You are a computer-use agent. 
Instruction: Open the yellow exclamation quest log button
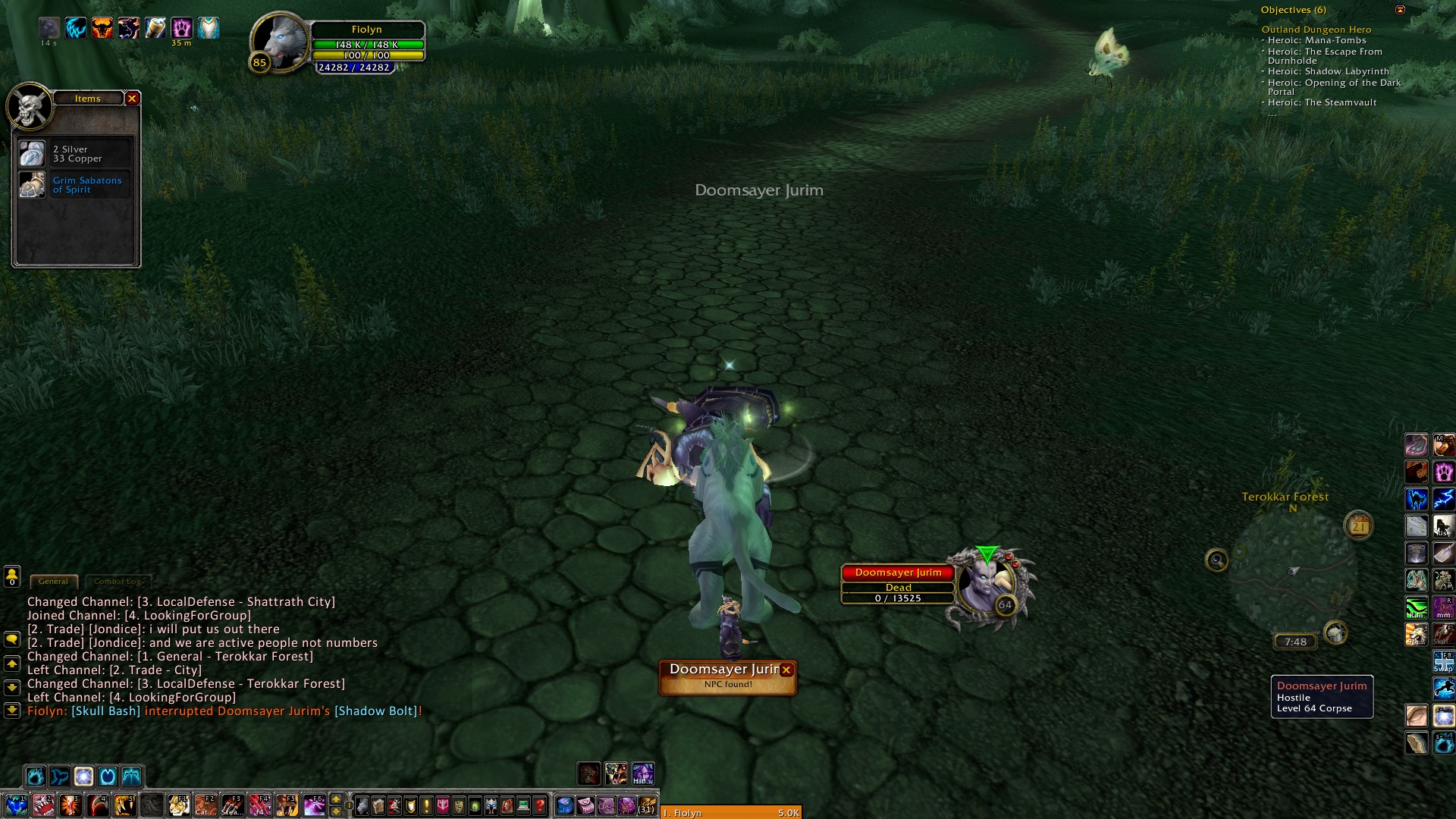coord(427,805)
